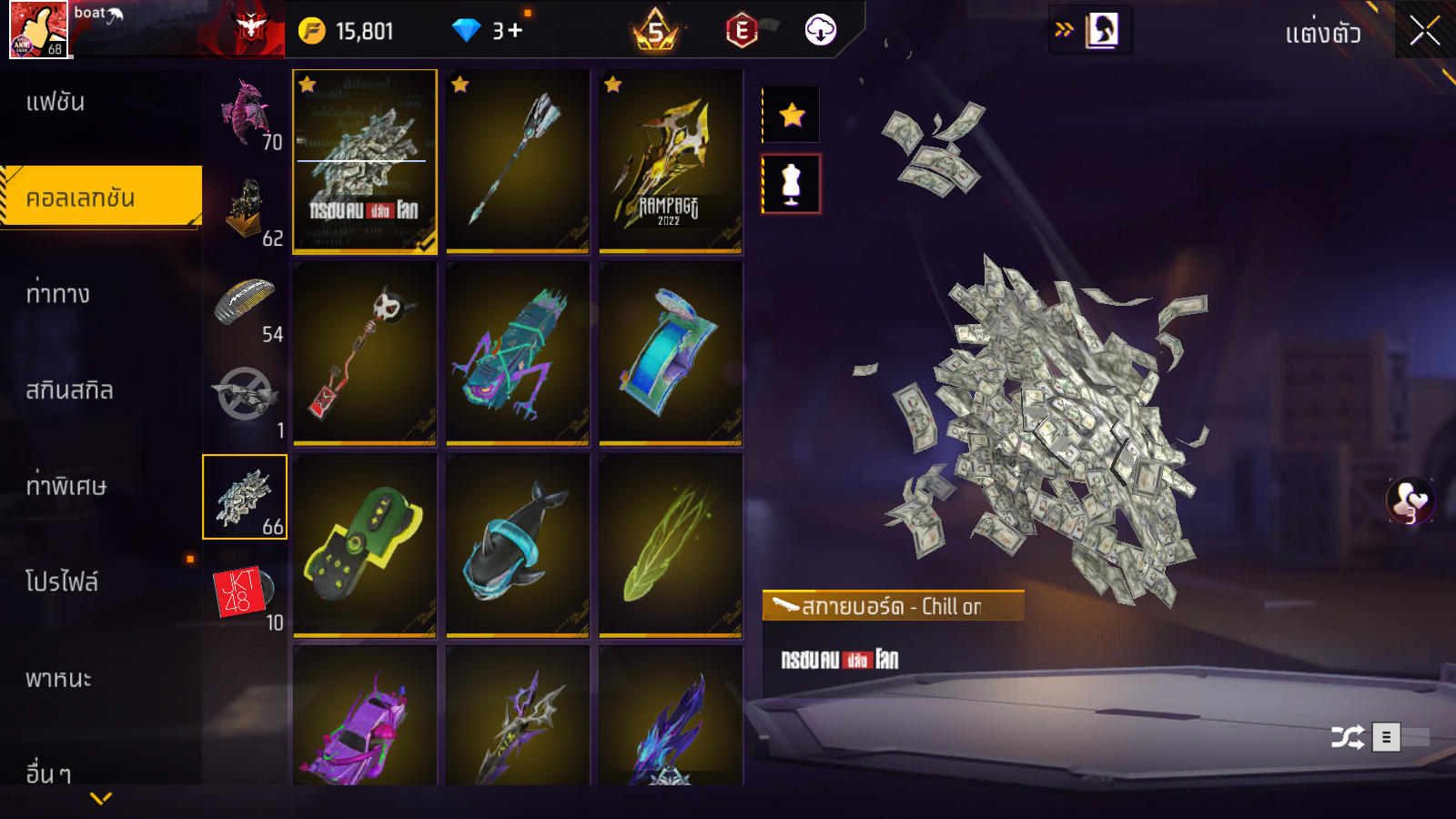The image size is (1456, 819).
Task: Open the แฟชั่น fashion category
Action: coord(56,102)
